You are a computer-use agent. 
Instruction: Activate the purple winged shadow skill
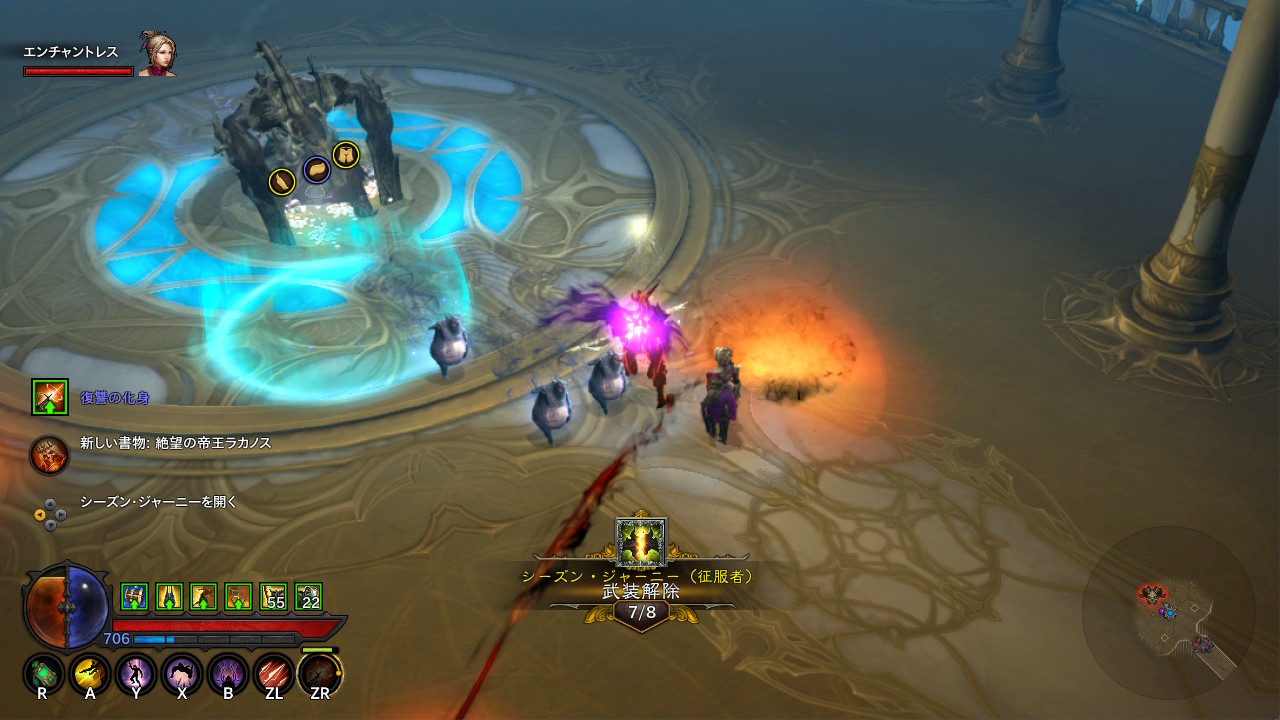click(228, 675)
